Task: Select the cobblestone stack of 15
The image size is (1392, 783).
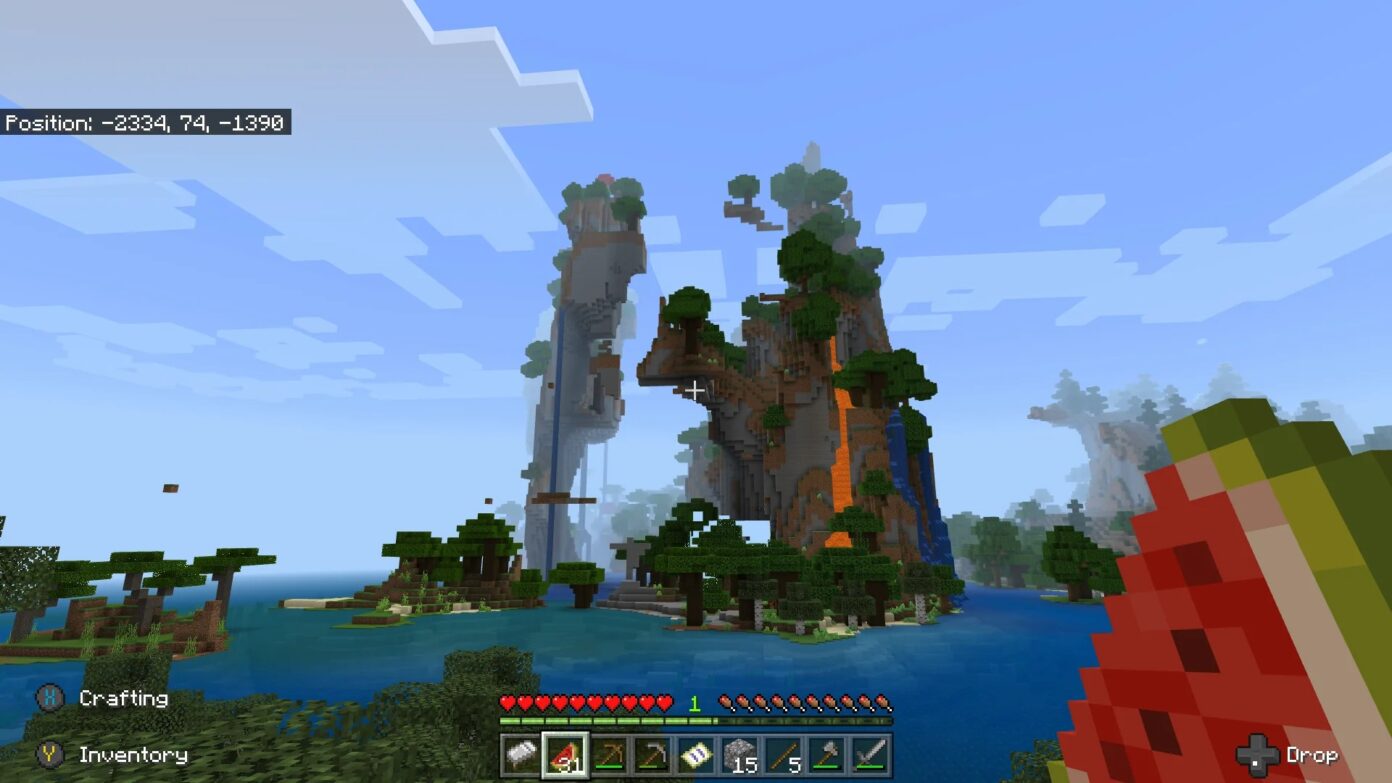Action: coord(740,755)
